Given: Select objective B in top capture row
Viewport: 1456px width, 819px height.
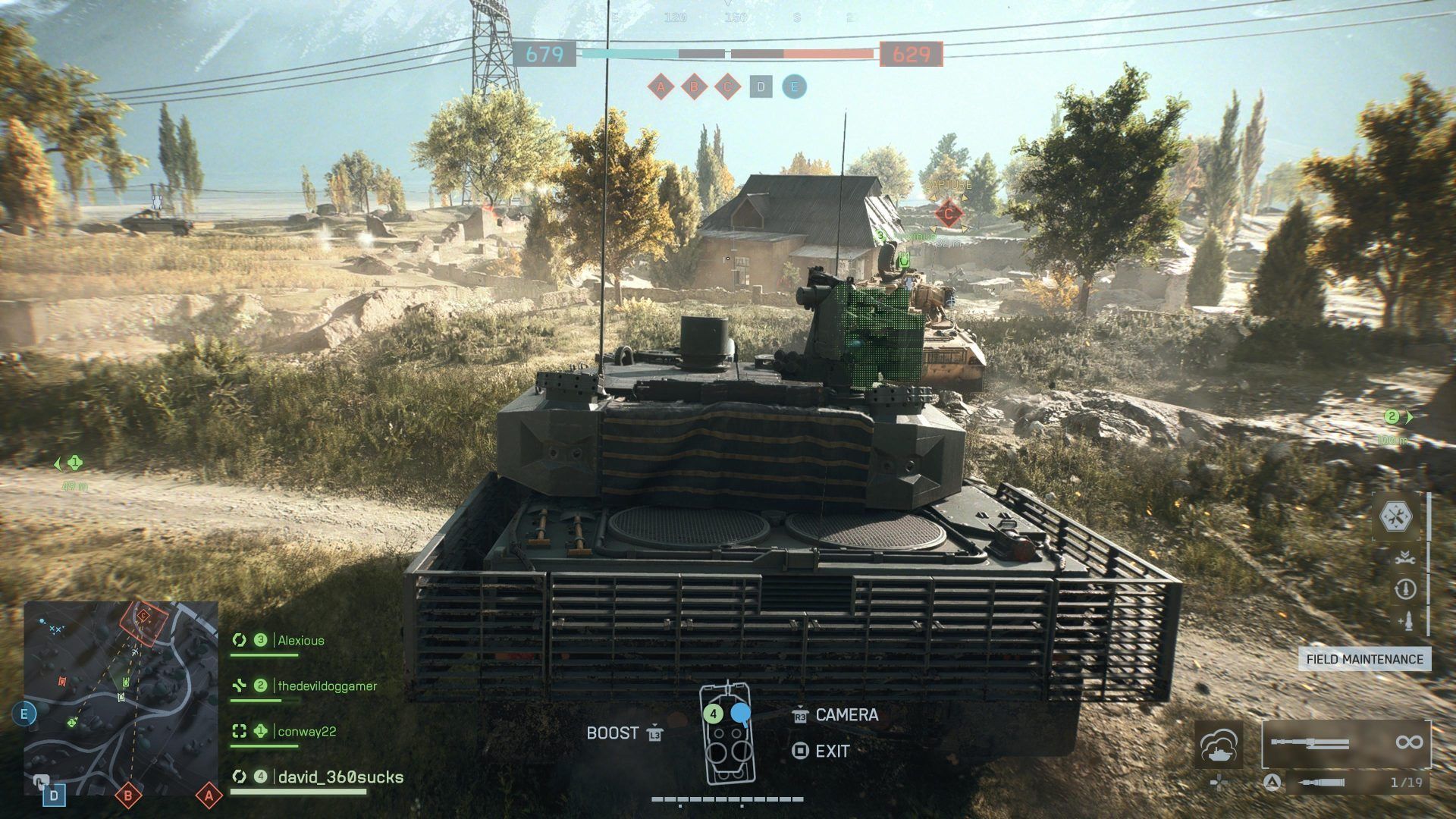Looking at the screenshot, I should [694, 87].
